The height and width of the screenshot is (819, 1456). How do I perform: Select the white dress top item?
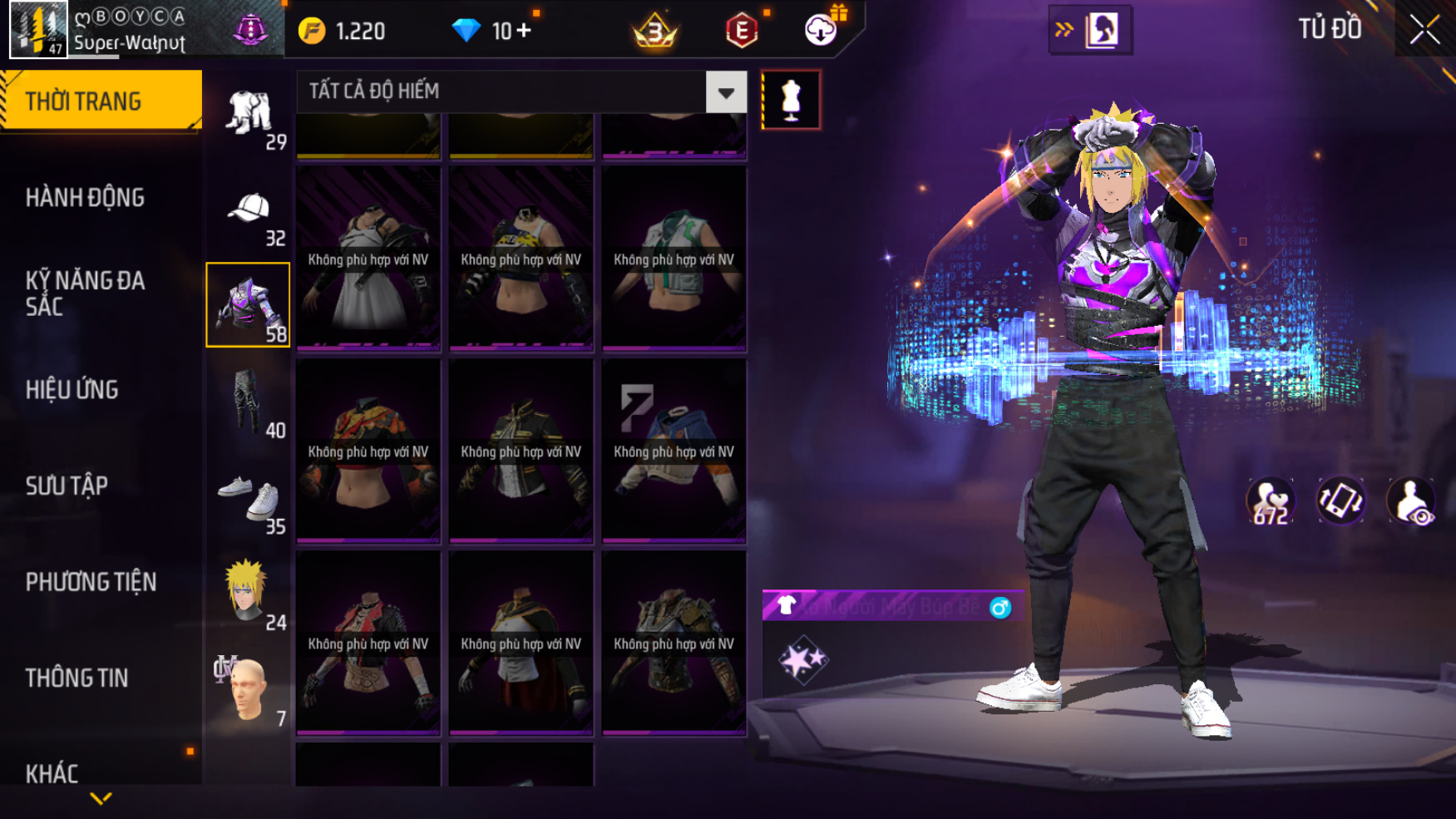pyautogui.click(x=368, y=259)
